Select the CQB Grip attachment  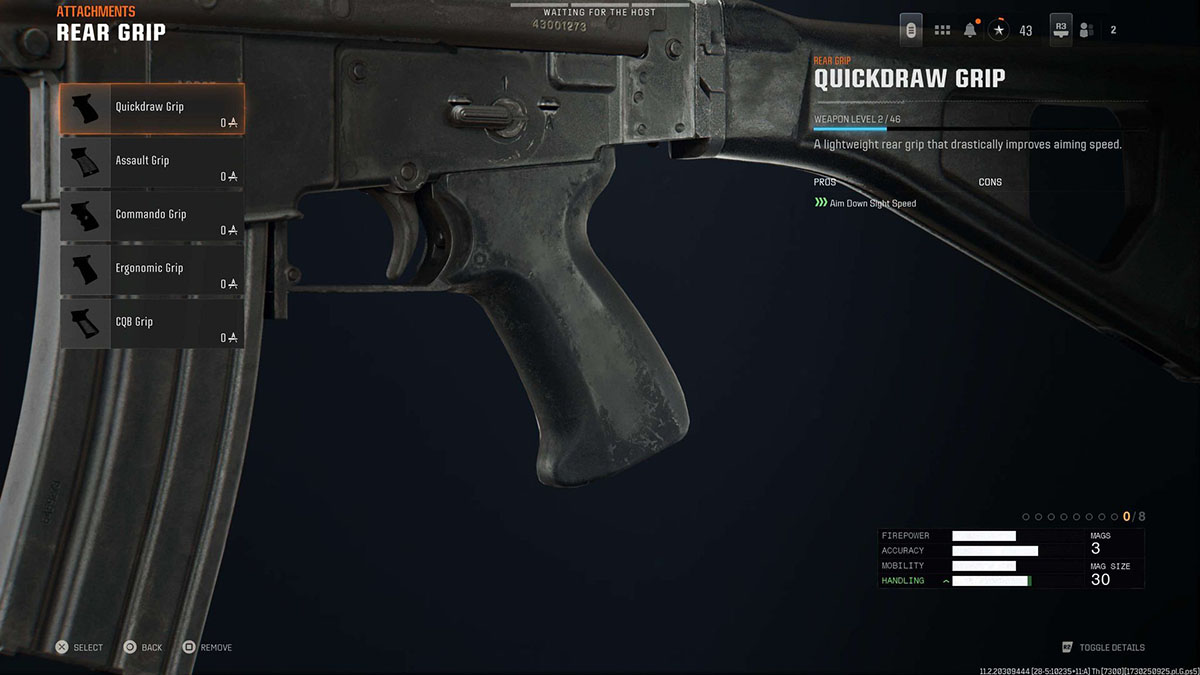pos(151,325)
